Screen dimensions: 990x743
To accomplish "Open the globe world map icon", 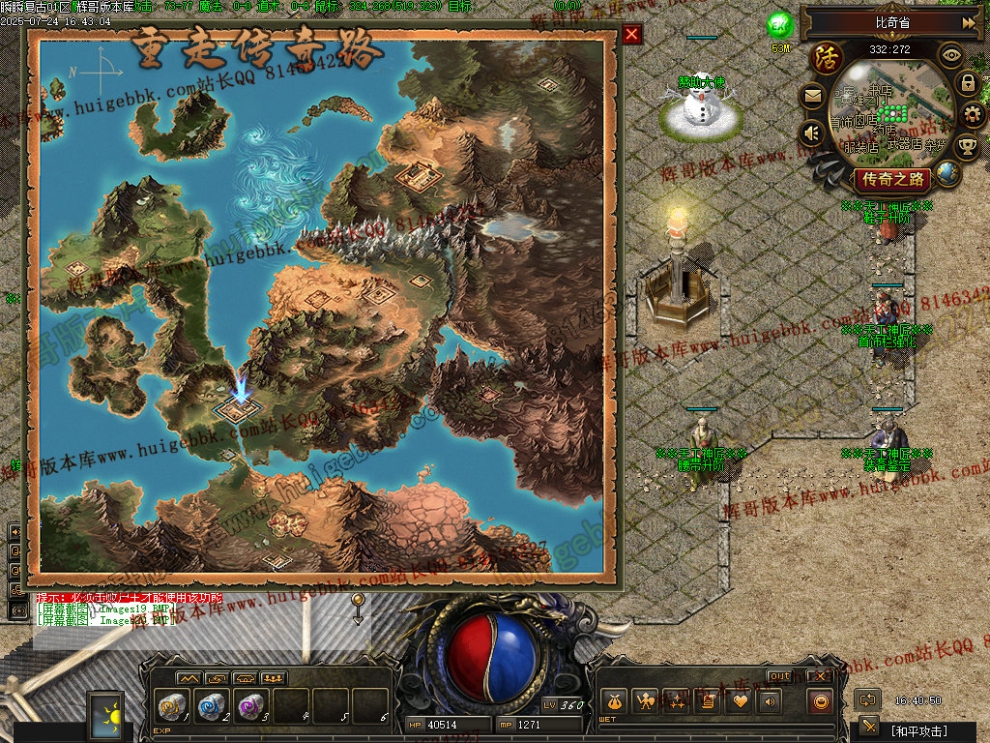I will click(947, 174).
